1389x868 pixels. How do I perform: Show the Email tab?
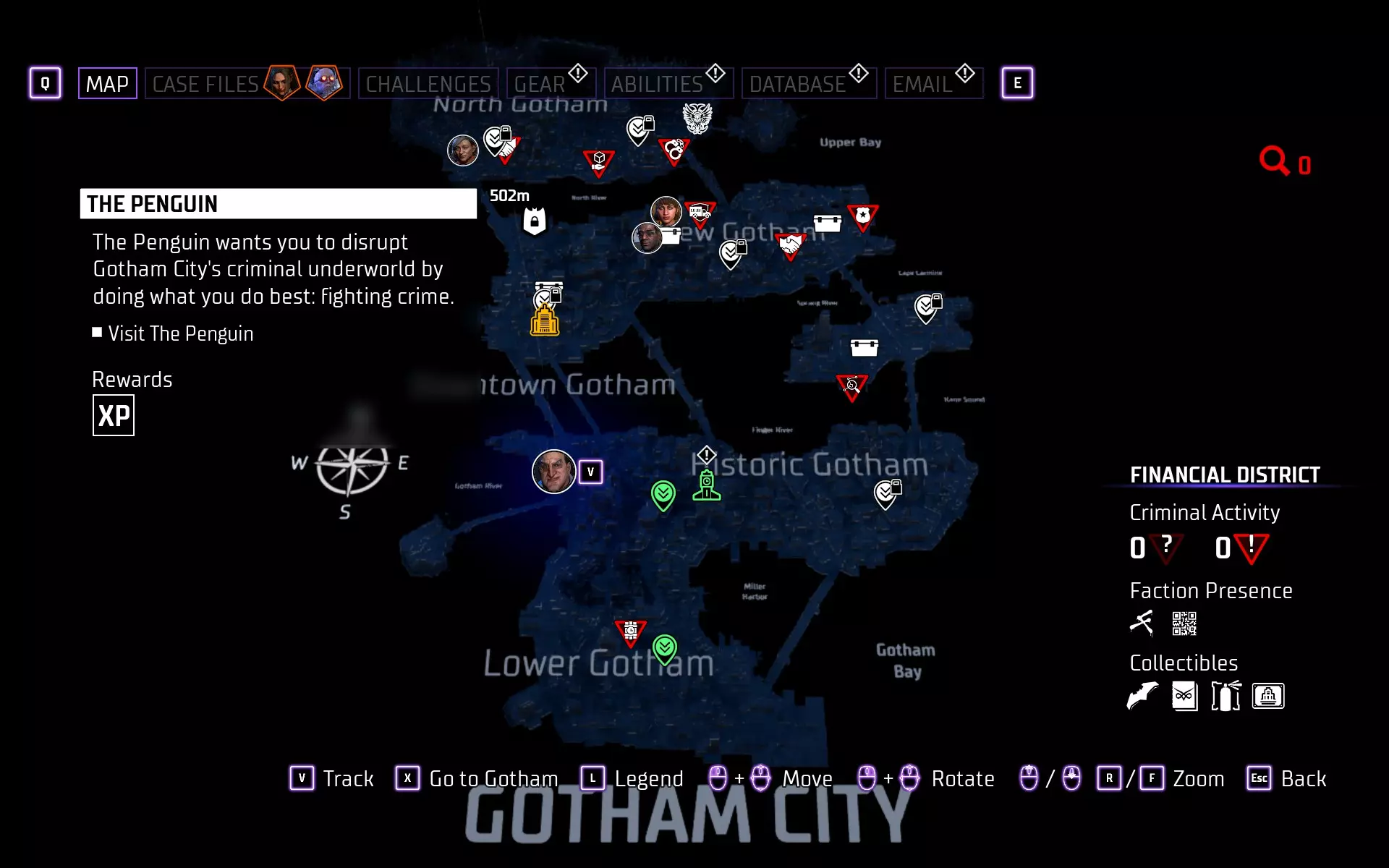[x=922, y=84]
